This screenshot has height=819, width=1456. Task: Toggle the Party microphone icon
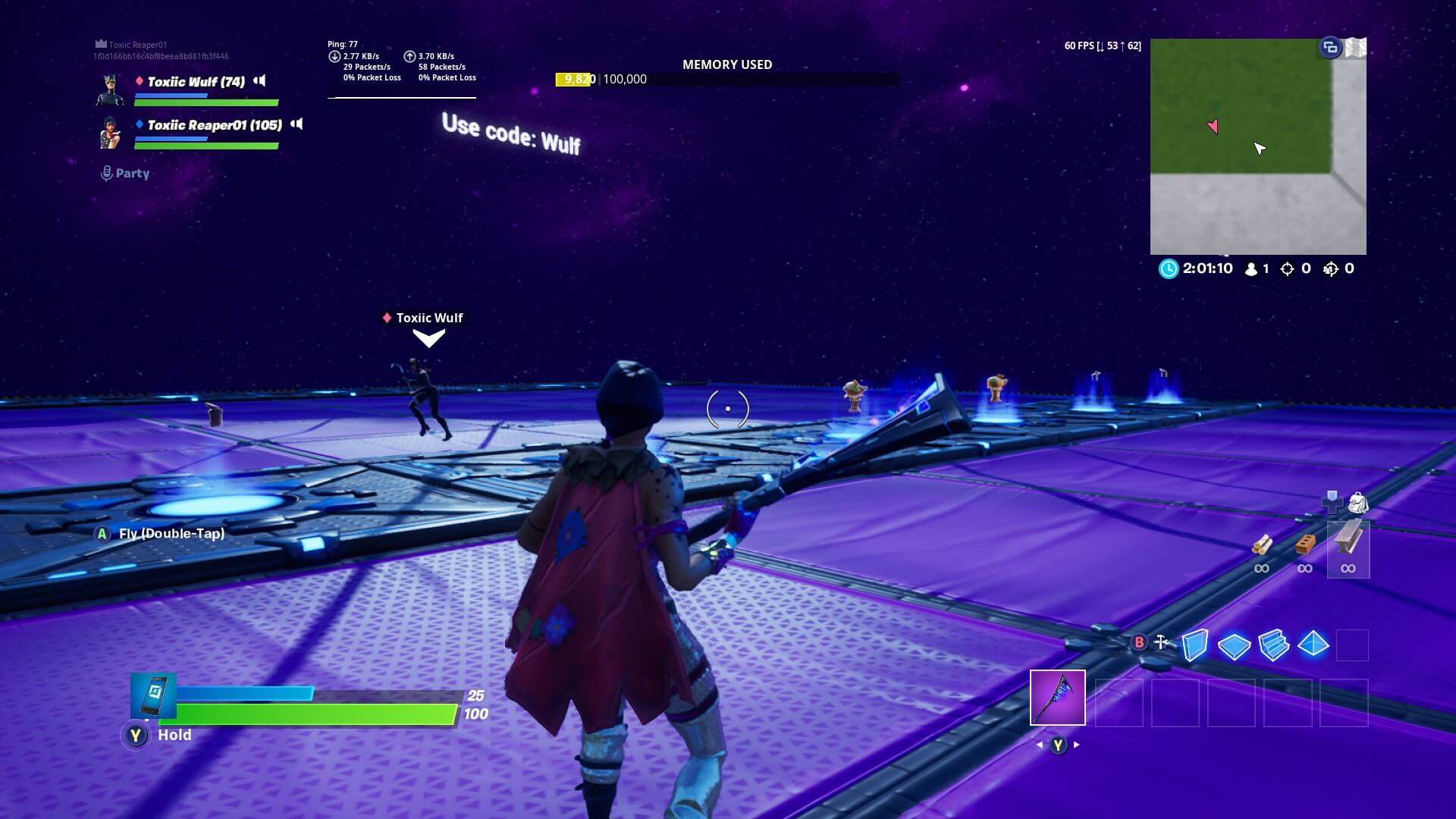click(x=106, y=172)
